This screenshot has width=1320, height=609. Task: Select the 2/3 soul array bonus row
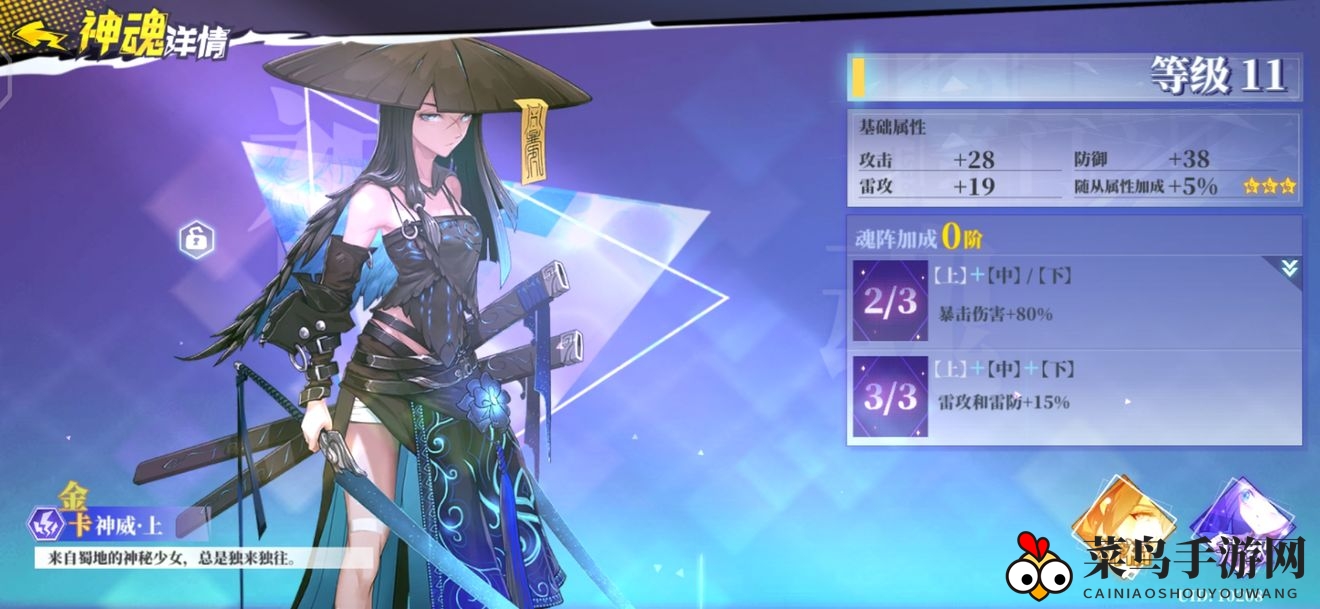pyautogui.click(x=1075, y=302)
